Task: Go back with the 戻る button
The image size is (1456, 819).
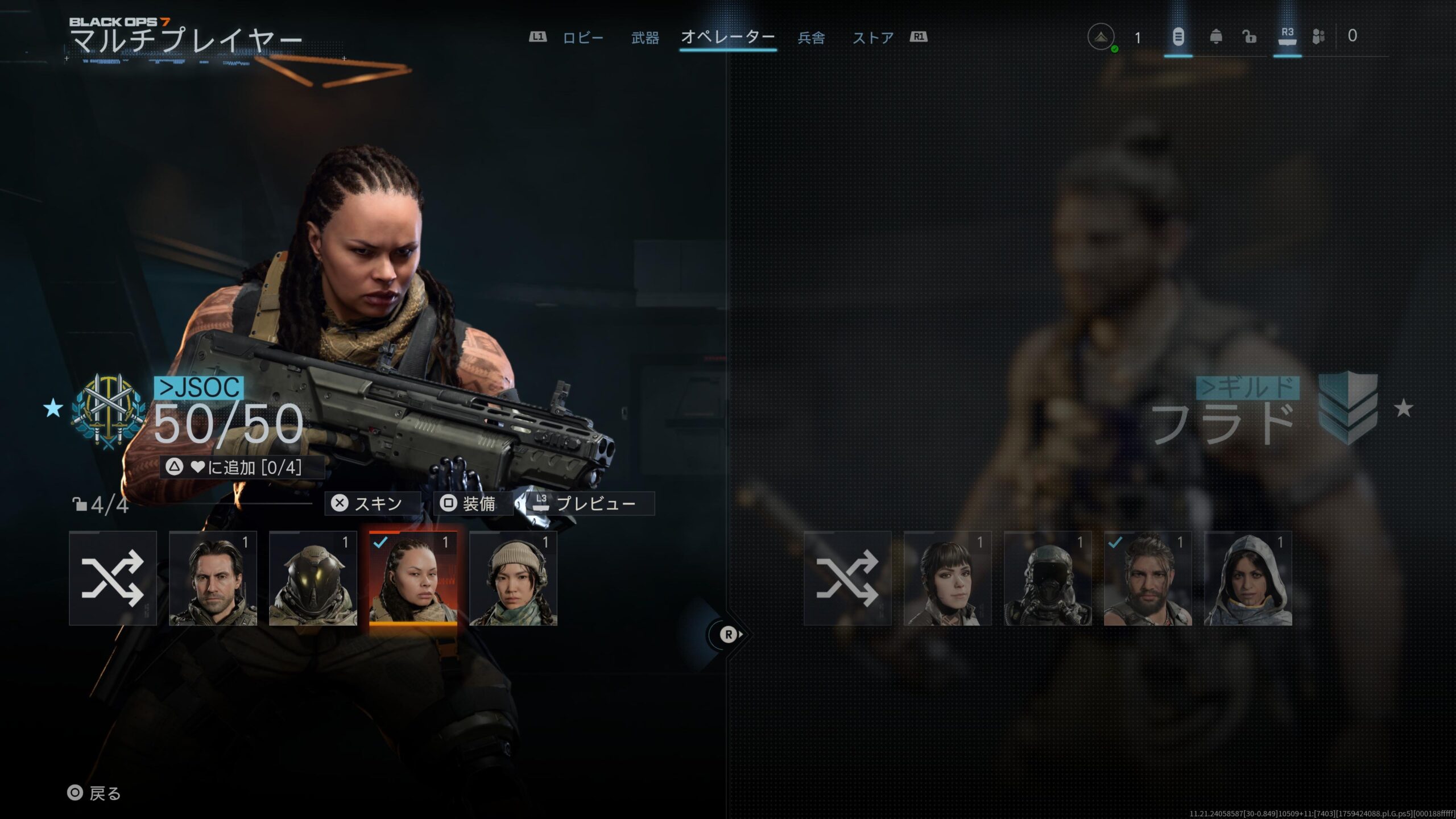Action: [94, 793]
